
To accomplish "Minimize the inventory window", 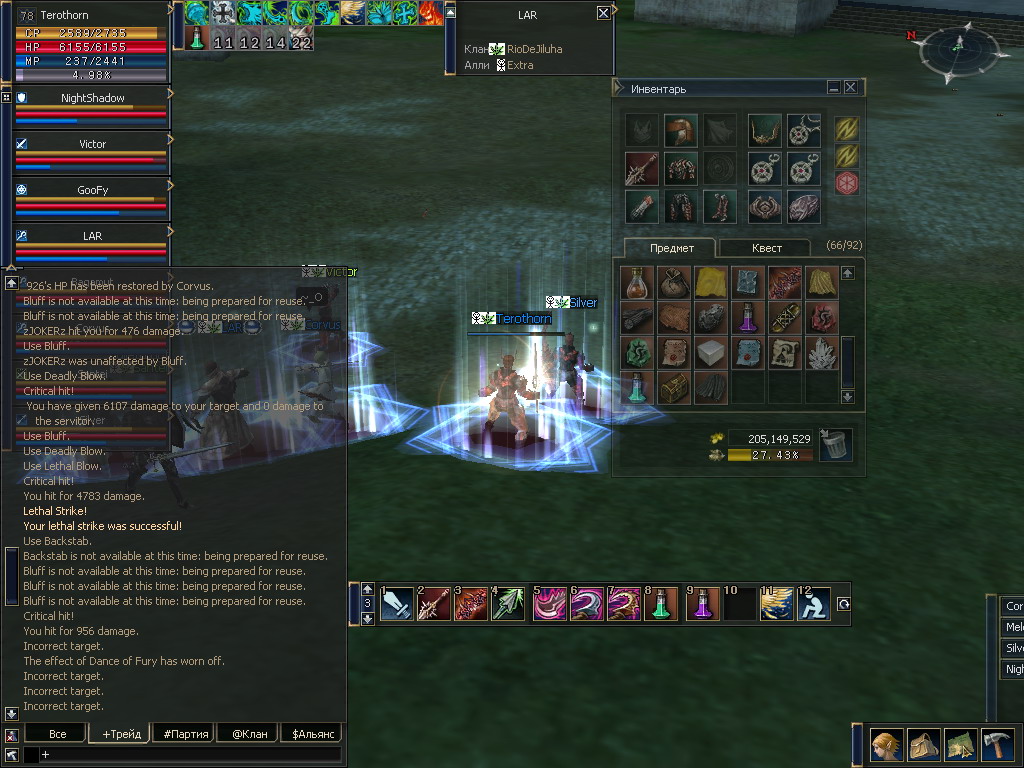I will tap(833, 88).
